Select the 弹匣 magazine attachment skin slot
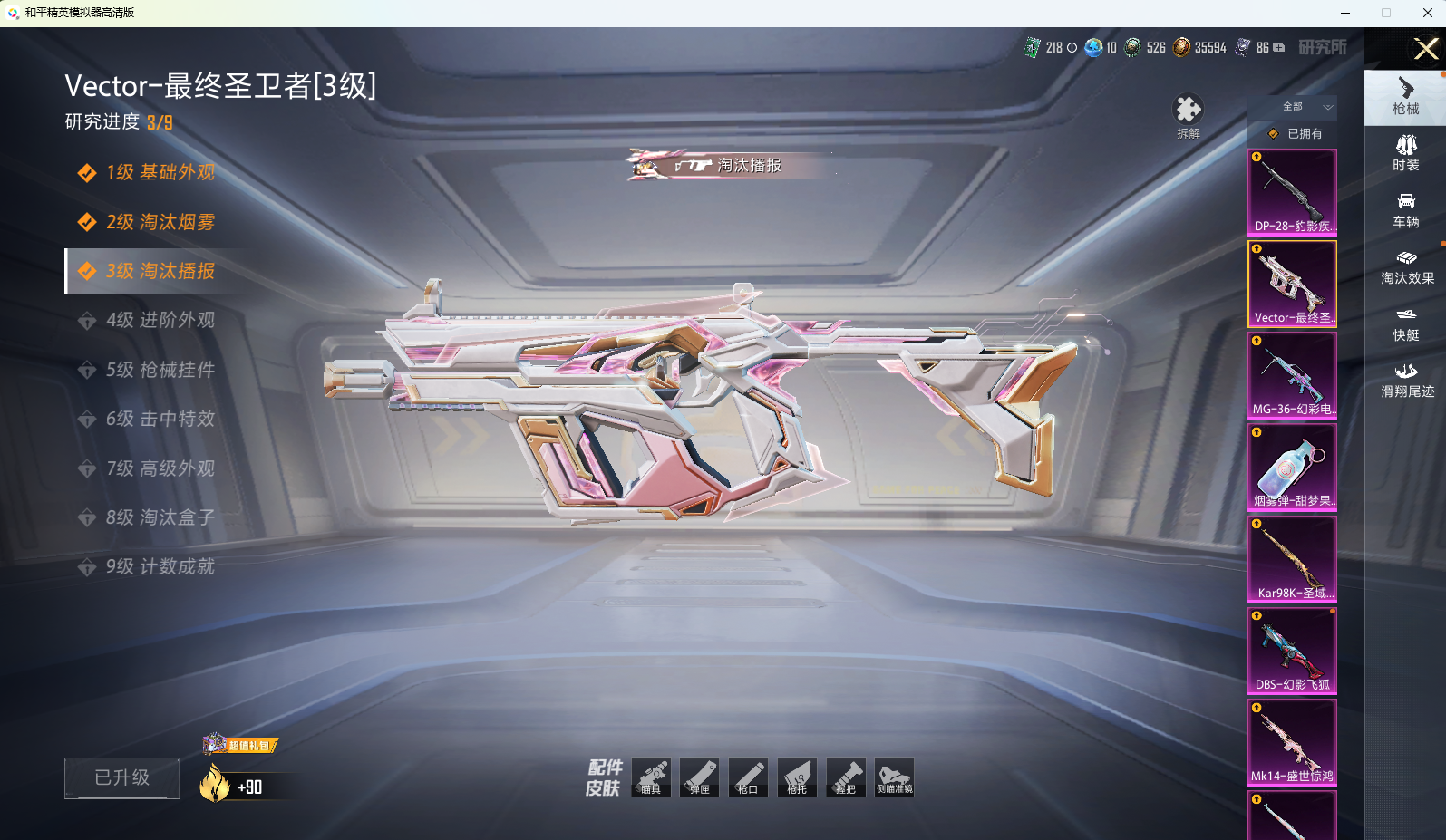The height and width of the screenshot is (840, 1446). (699, 777)
